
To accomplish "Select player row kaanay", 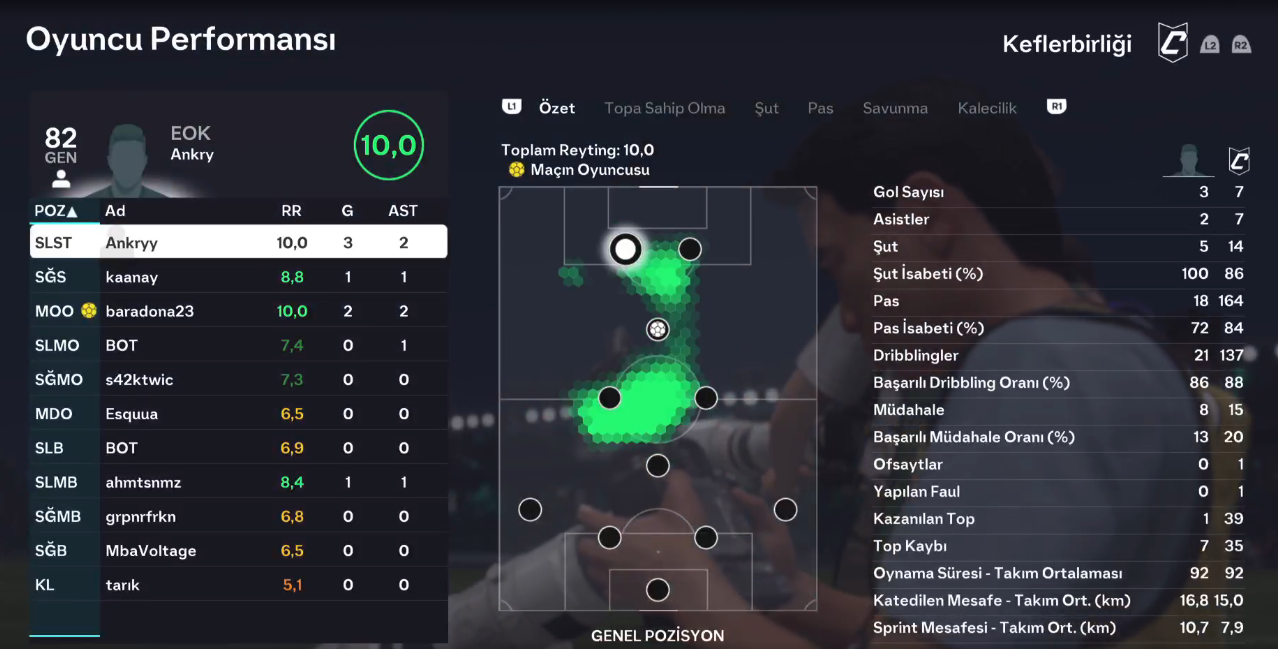I will (238, 277).
